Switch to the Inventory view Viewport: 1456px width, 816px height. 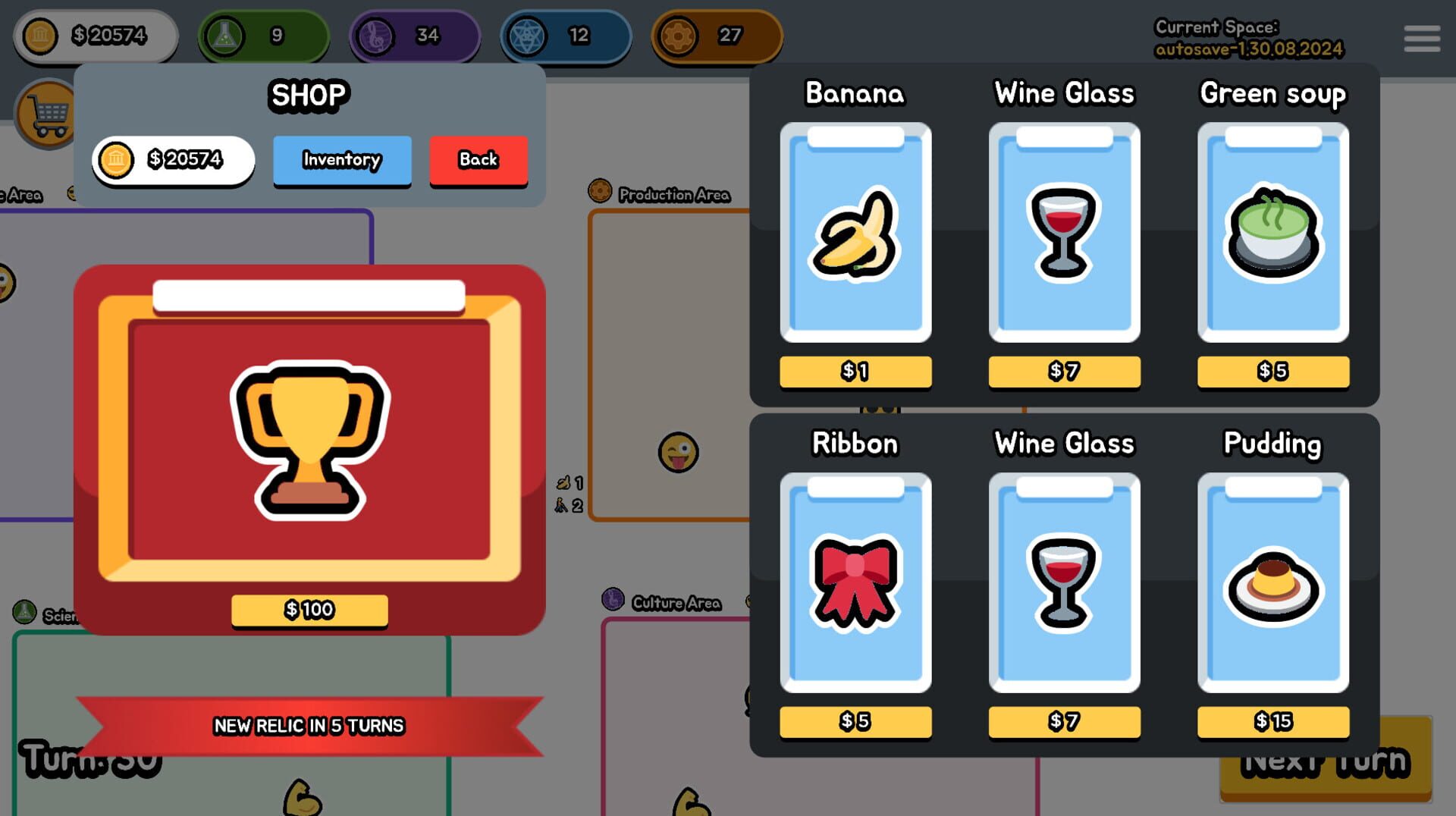point(342,160)
